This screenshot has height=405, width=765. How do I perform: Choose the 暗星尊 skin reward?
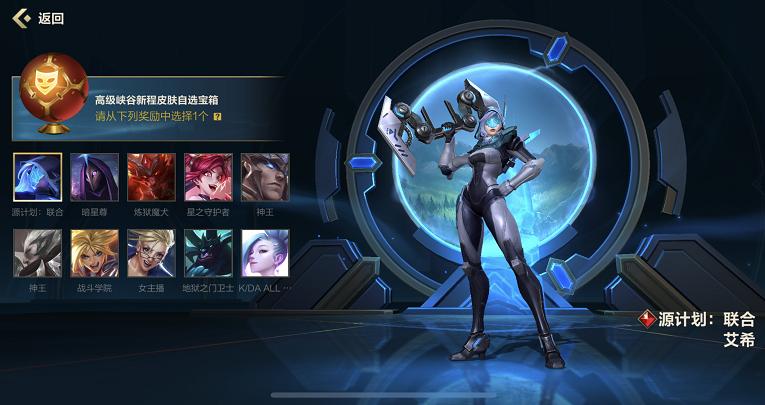pos(95,178)
